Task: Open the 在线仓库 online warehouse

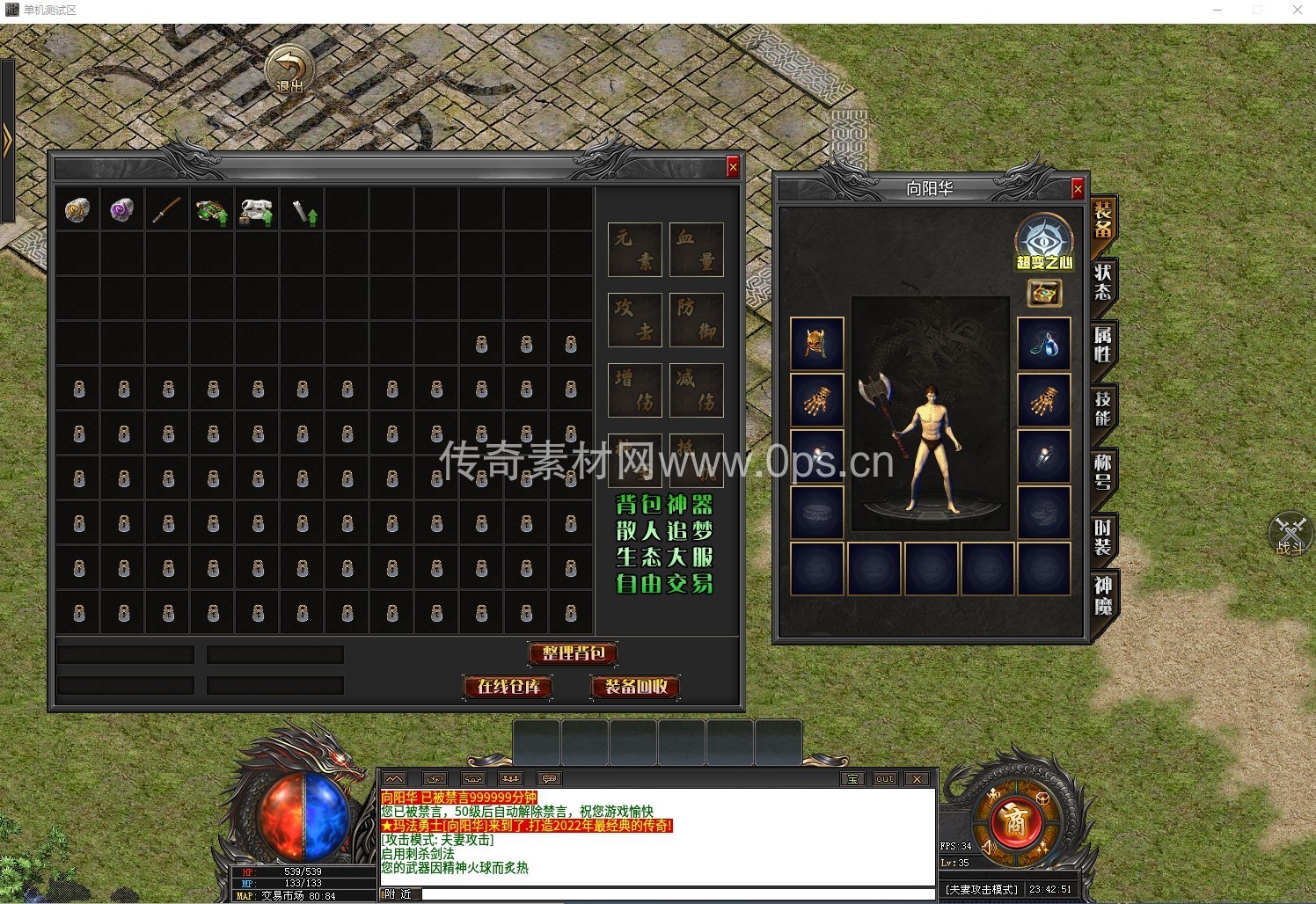Action: [508, 687]
